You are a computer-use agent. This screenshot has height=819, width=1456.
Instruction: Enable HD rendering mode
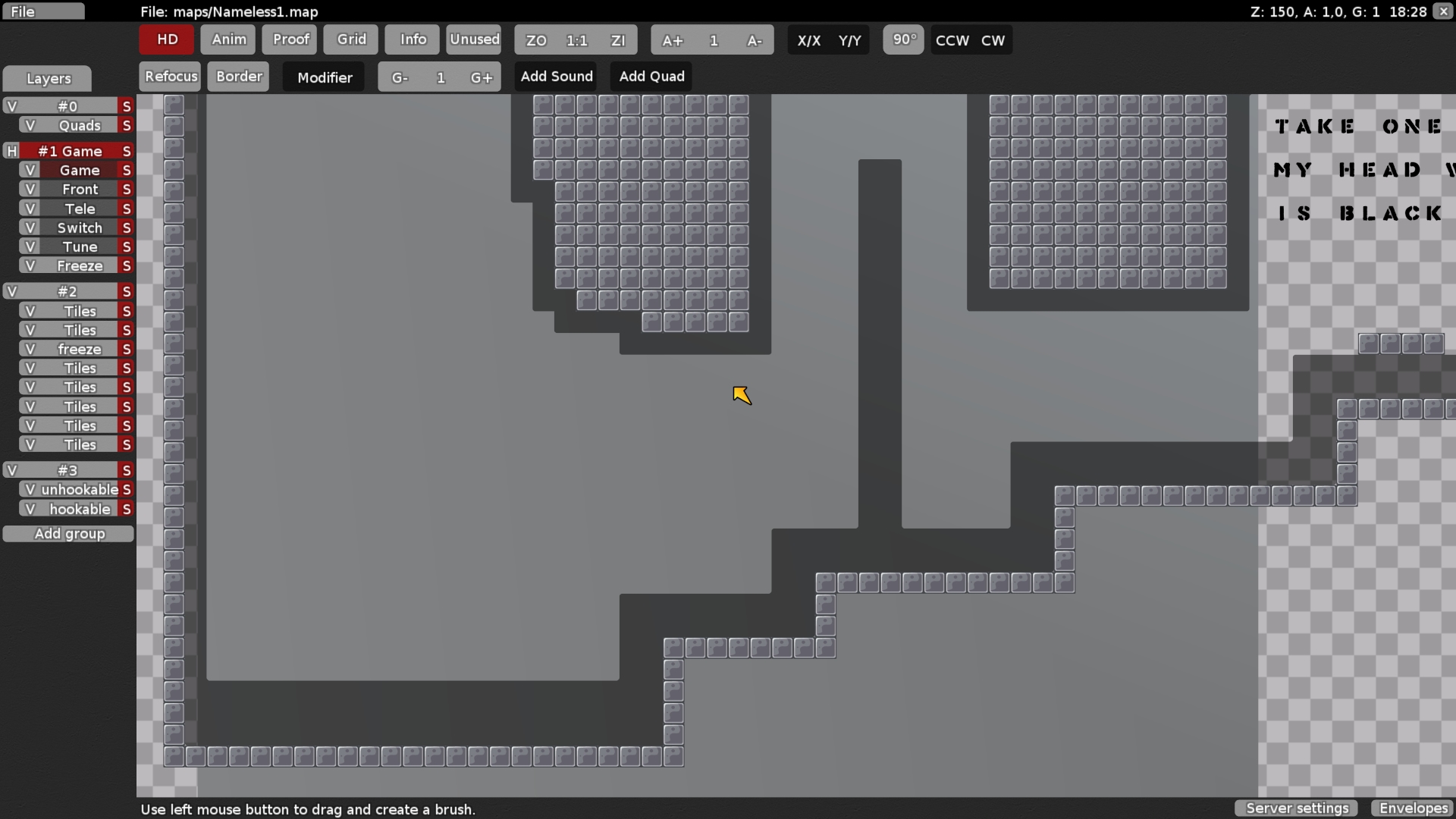coord(165,39)
